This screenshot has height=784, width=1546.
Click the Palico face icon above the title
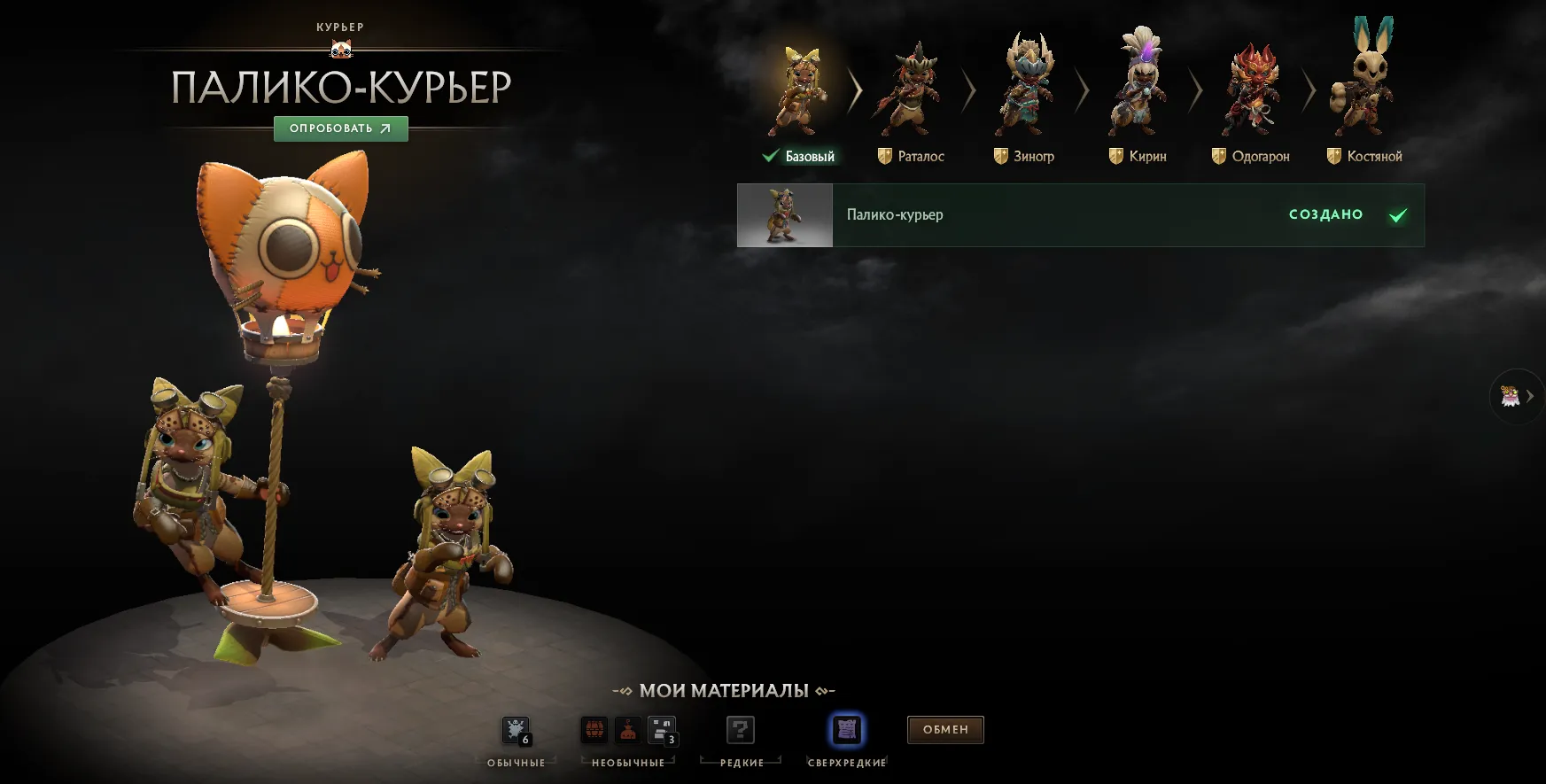[x=339, y=49]
